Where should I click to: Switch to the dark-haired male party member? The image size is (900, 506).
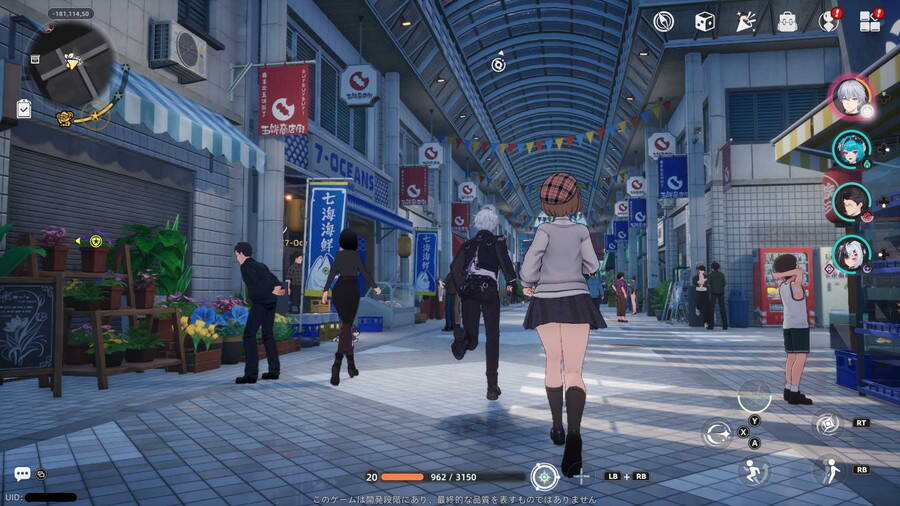(849, 202)
